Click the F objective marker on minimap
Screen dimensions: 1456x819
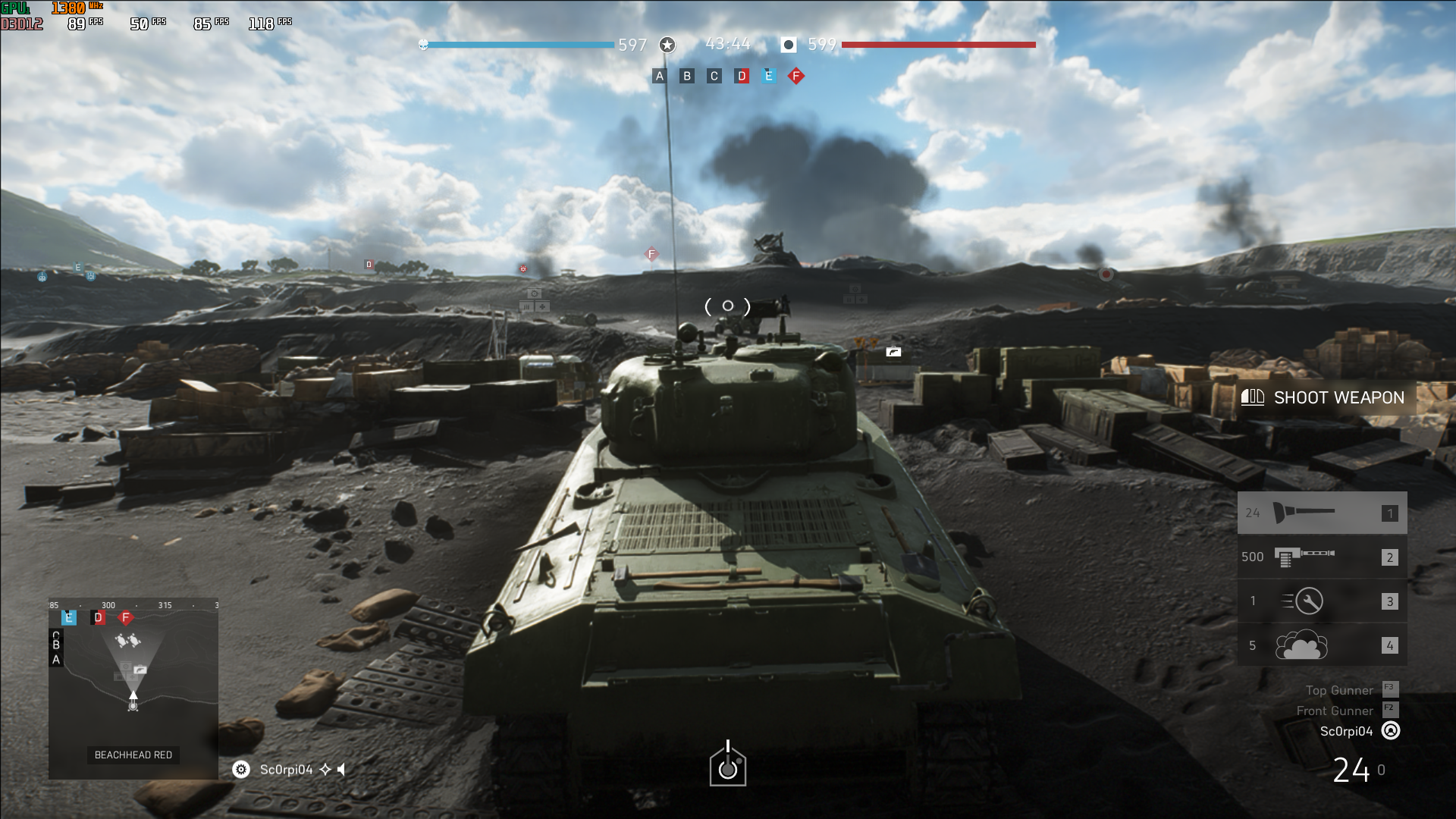(x=126, y=618)
